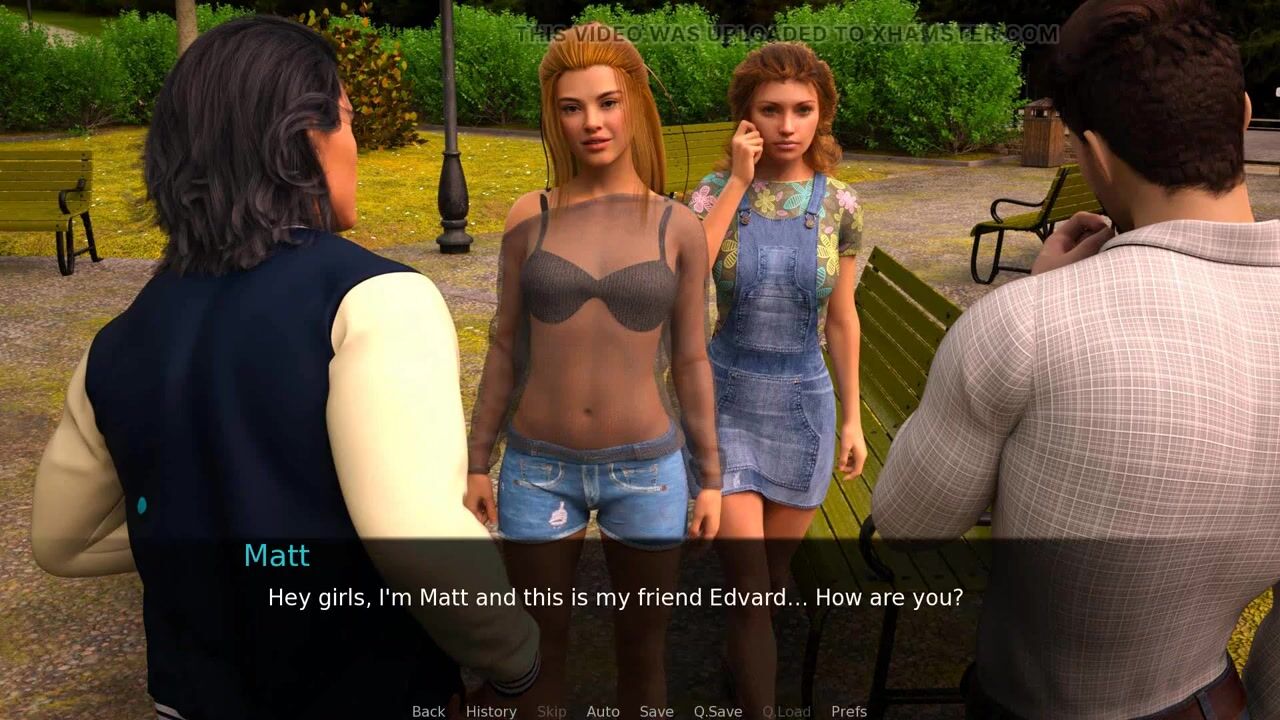This screenshot has height=720, width=1280.
Task: Open the Save game menu
Action: click(656, 711)
